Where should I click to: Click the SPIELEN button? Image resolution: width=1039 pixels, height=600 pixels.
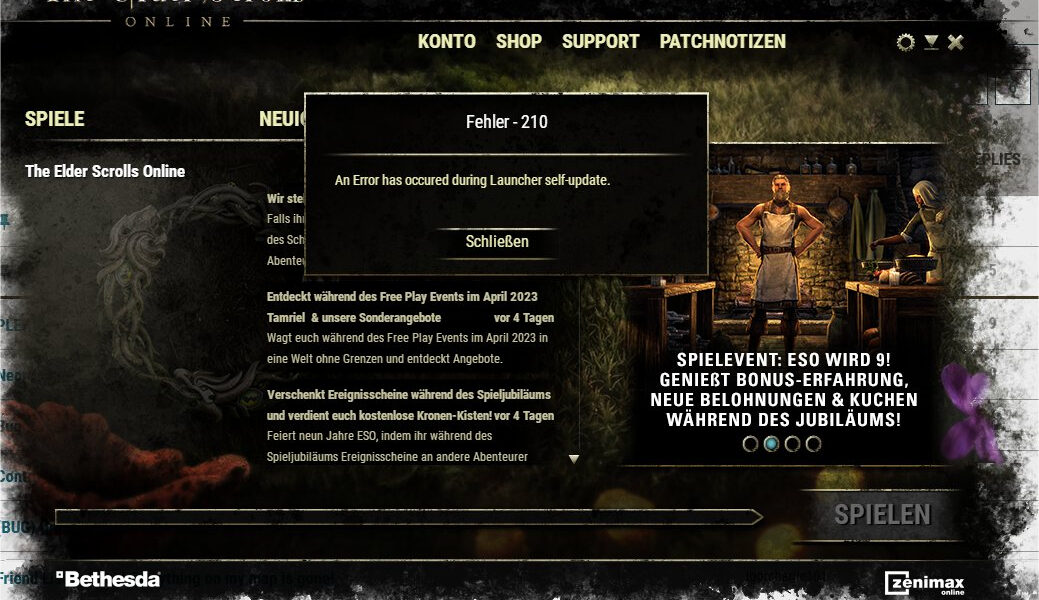coord(882,515)
